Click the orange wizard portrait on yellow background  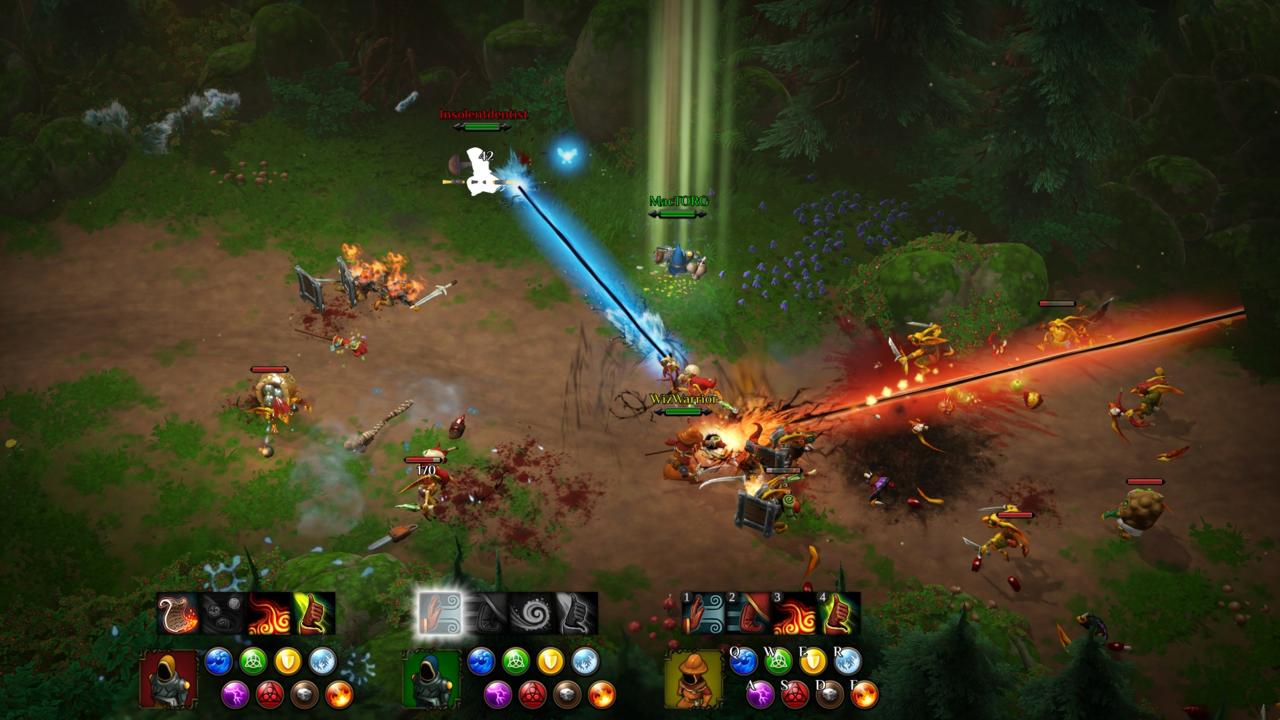pos(694,679)
